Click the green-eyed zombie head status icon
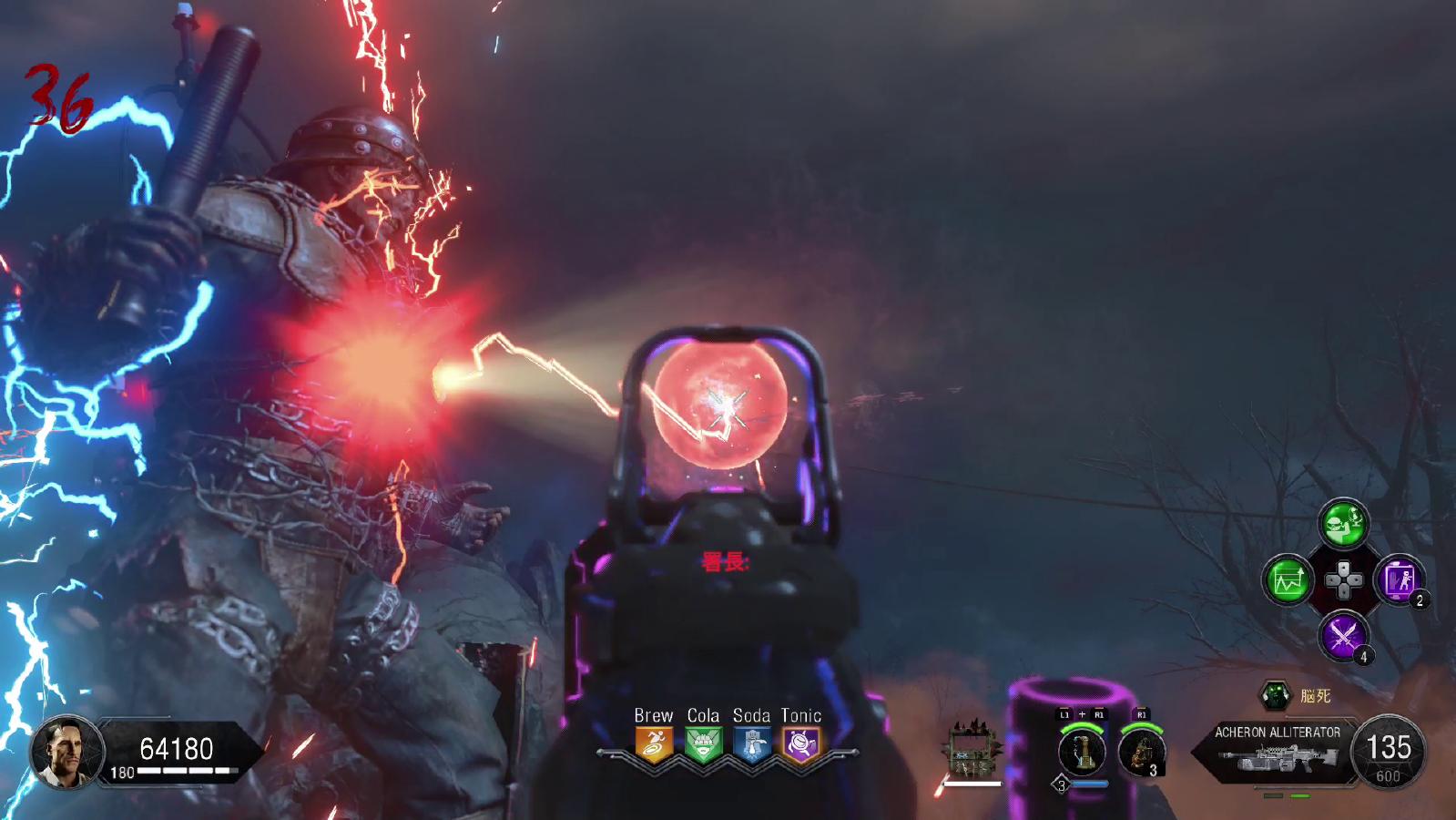The height and width of the screenshot is (820, 1456). 1275,696
